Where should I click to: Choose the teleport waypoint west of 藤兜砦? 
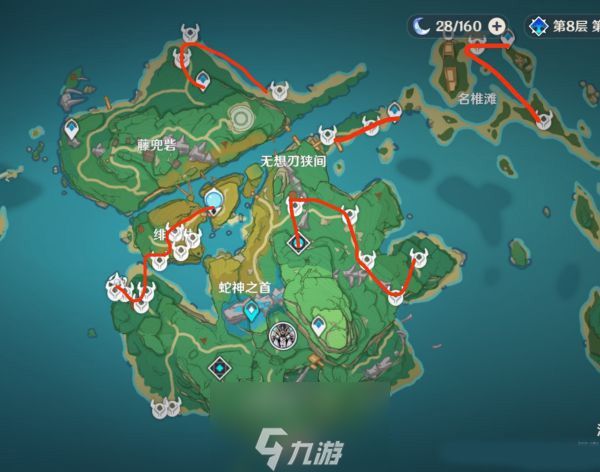click(x=73, y=128)
